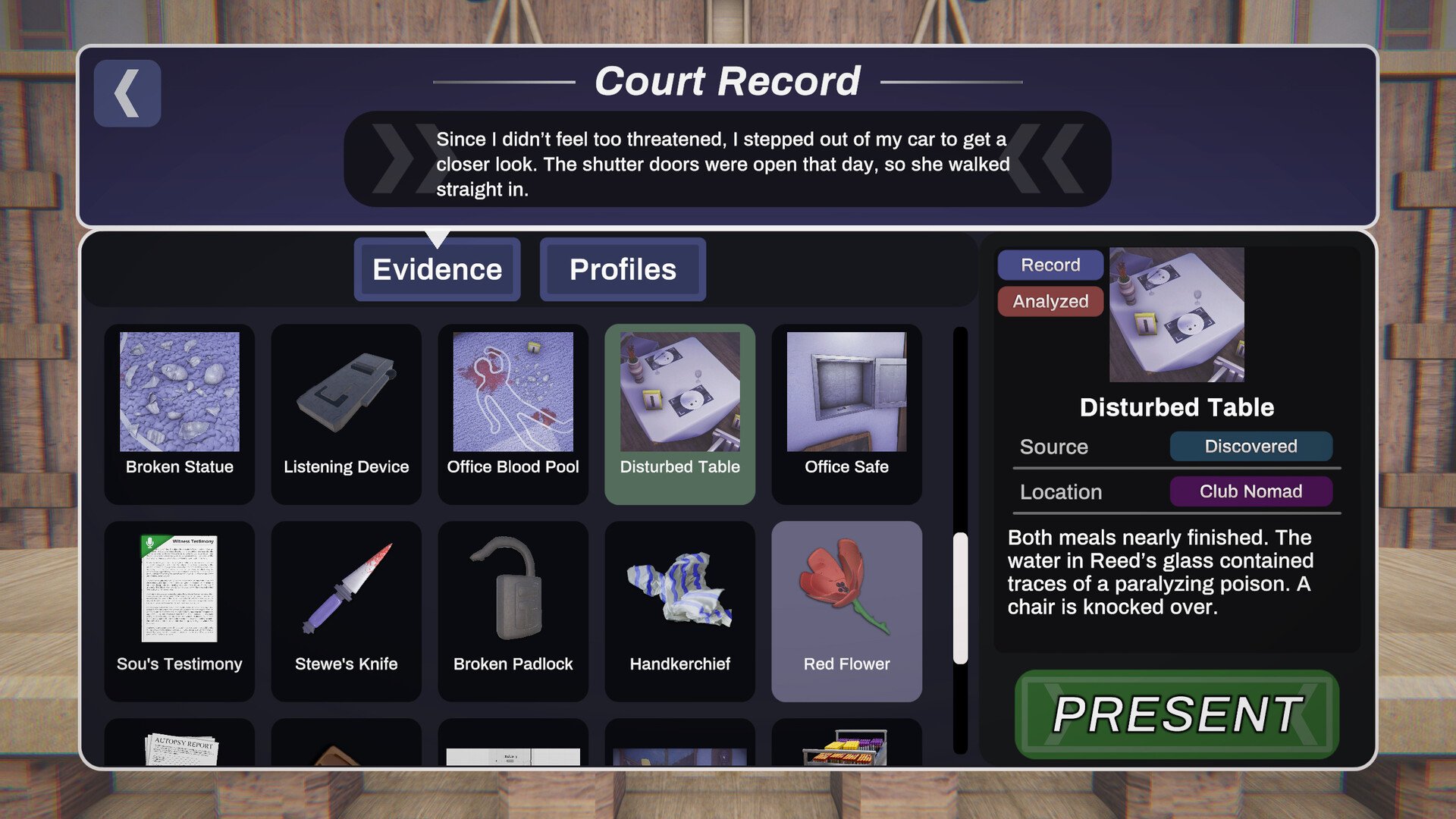Pick the Broken Padlock item

click(513, 610)
